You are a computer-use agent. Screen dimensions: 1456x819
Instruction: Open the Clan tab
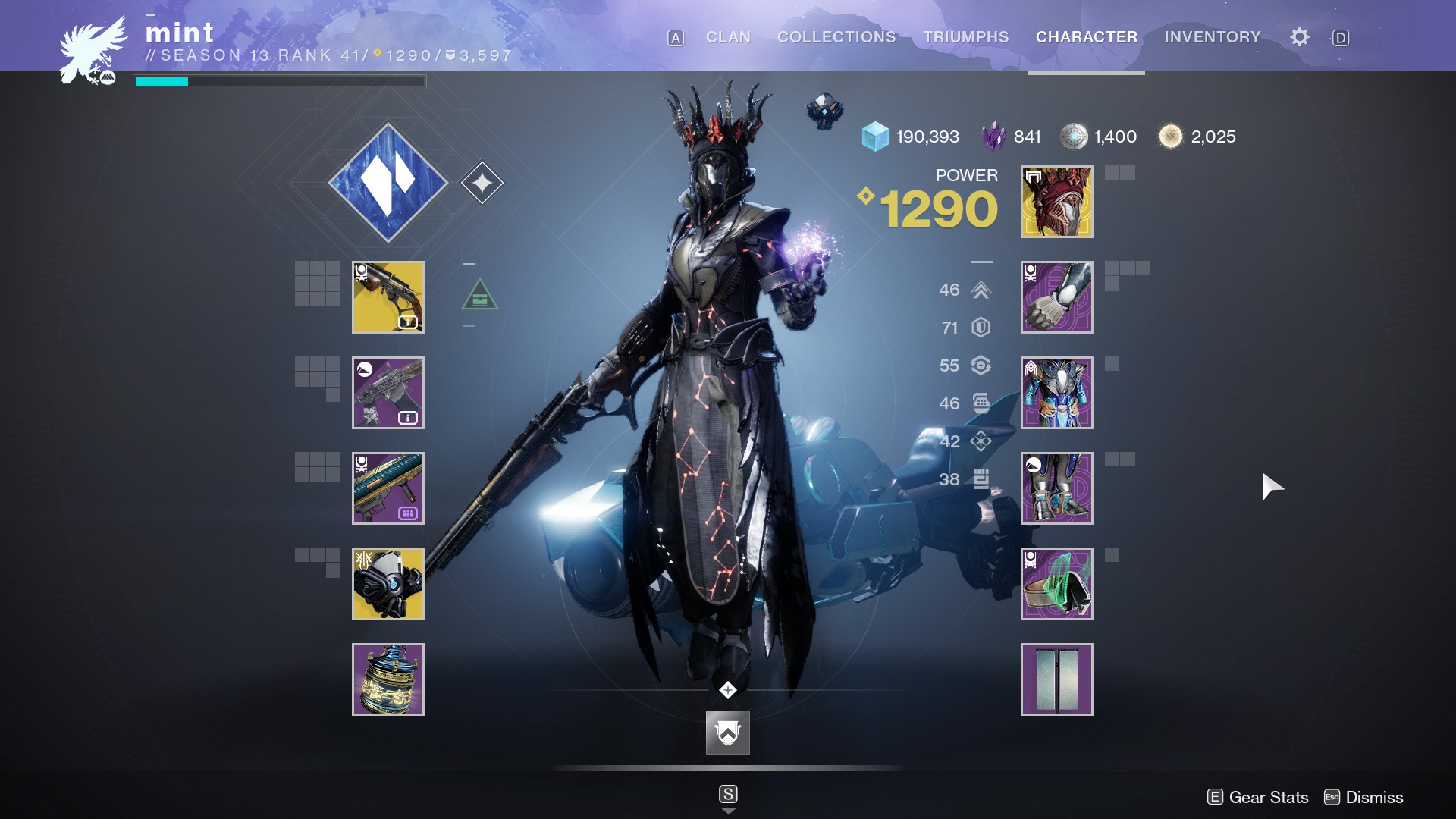(x=728, y=37)
